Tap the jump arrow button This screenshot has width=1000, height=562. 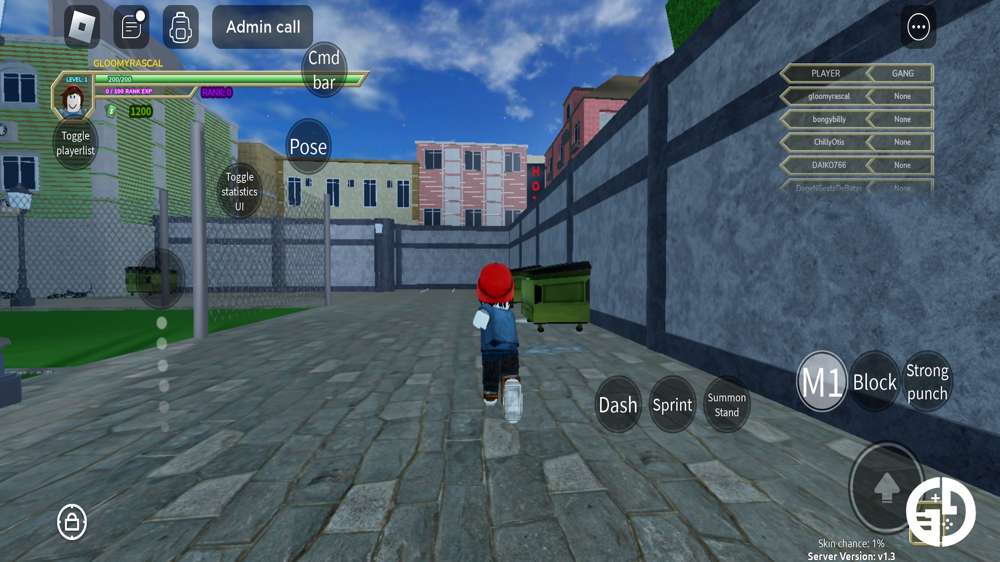point(885,488)
